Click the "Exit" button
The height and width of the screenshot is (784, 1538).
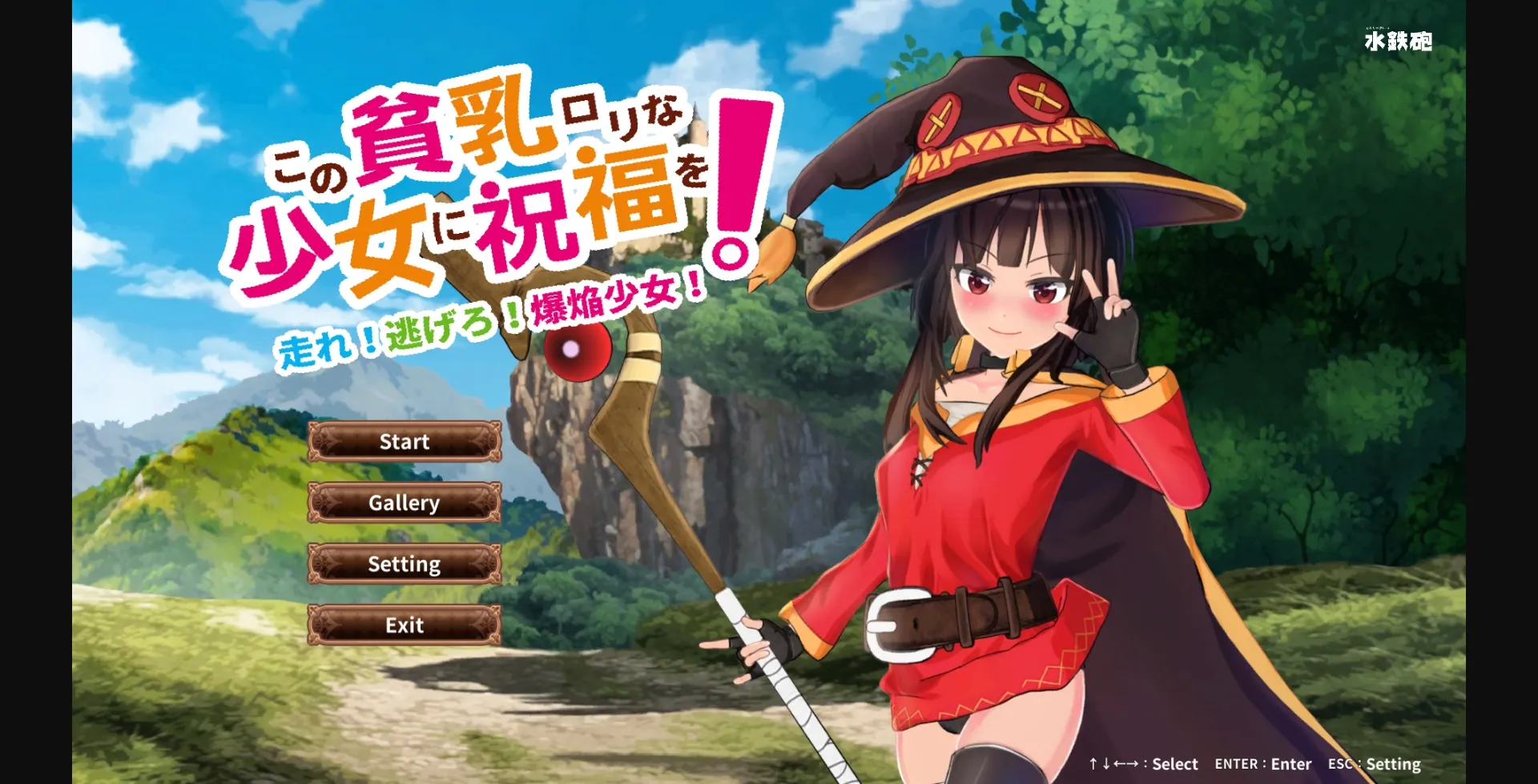point(404,625)
